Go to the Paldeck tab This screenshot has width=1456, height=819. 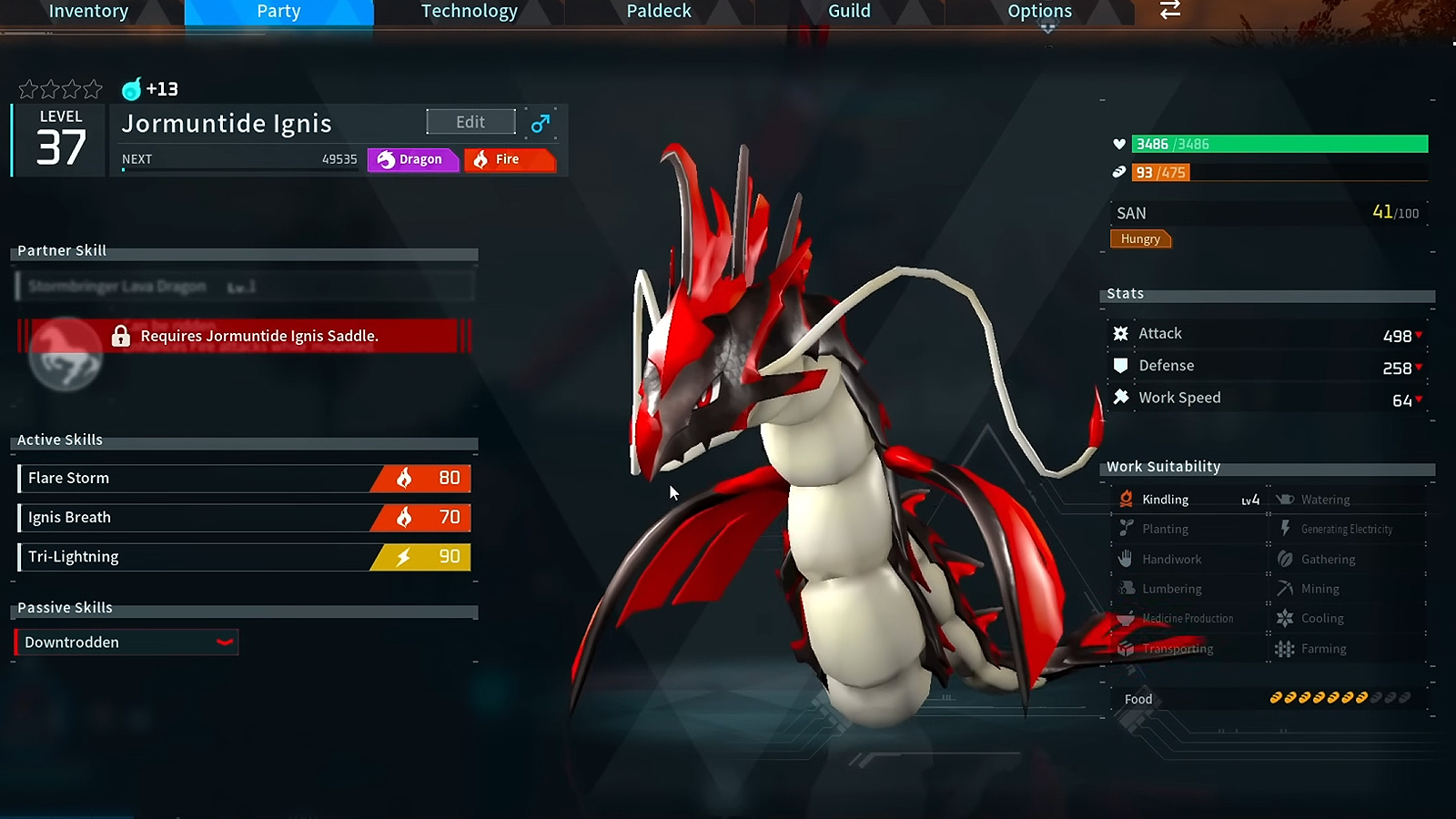click(x=659, y=12)
